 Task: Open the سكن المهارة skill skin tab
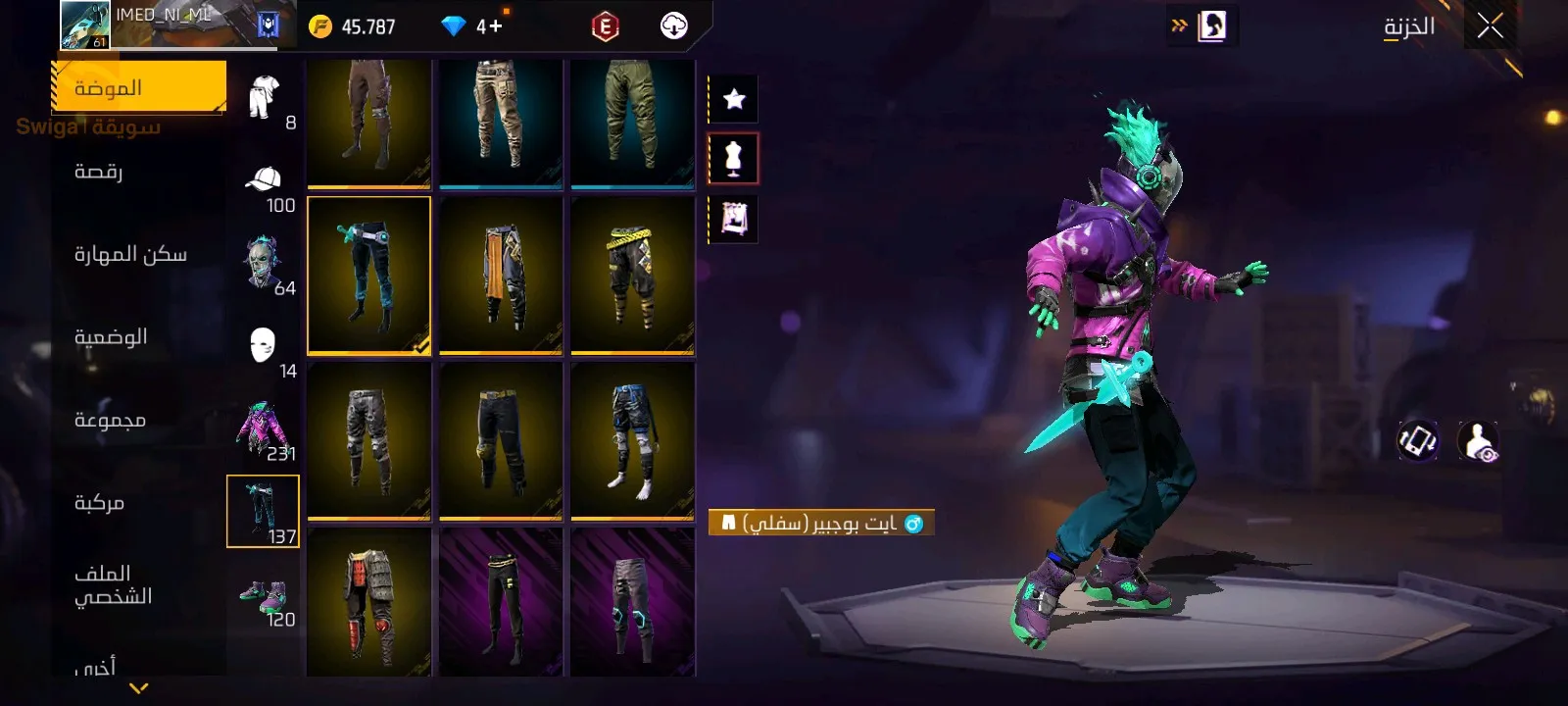pyautogui.click(x=130, y=255)
